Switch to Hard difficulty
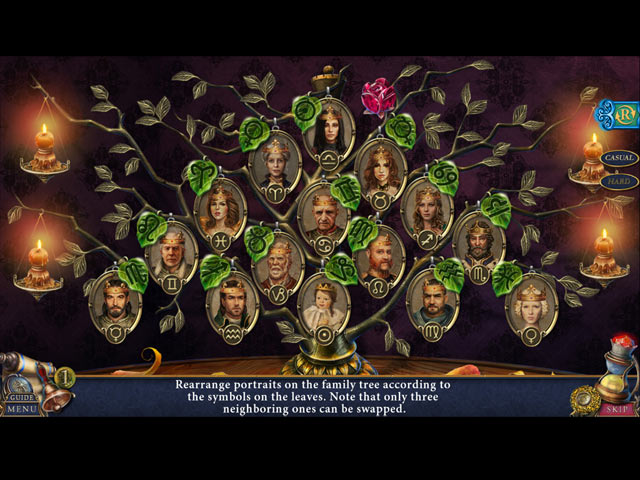 (x=620, y=181)
